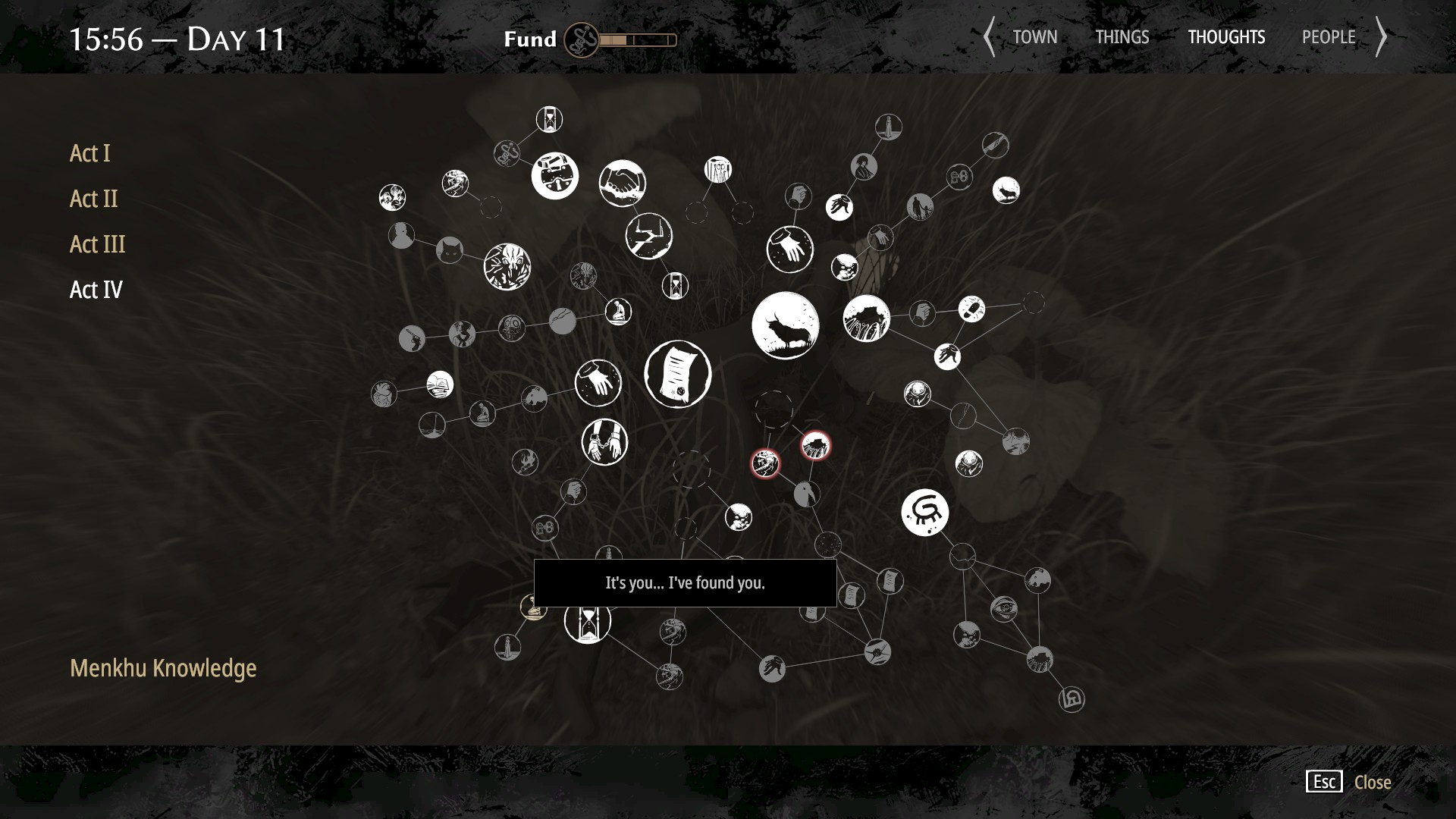Choose the spiral symbol thought node
Image resolution: width=1456 pixels, height=819 pixels.
924,513
